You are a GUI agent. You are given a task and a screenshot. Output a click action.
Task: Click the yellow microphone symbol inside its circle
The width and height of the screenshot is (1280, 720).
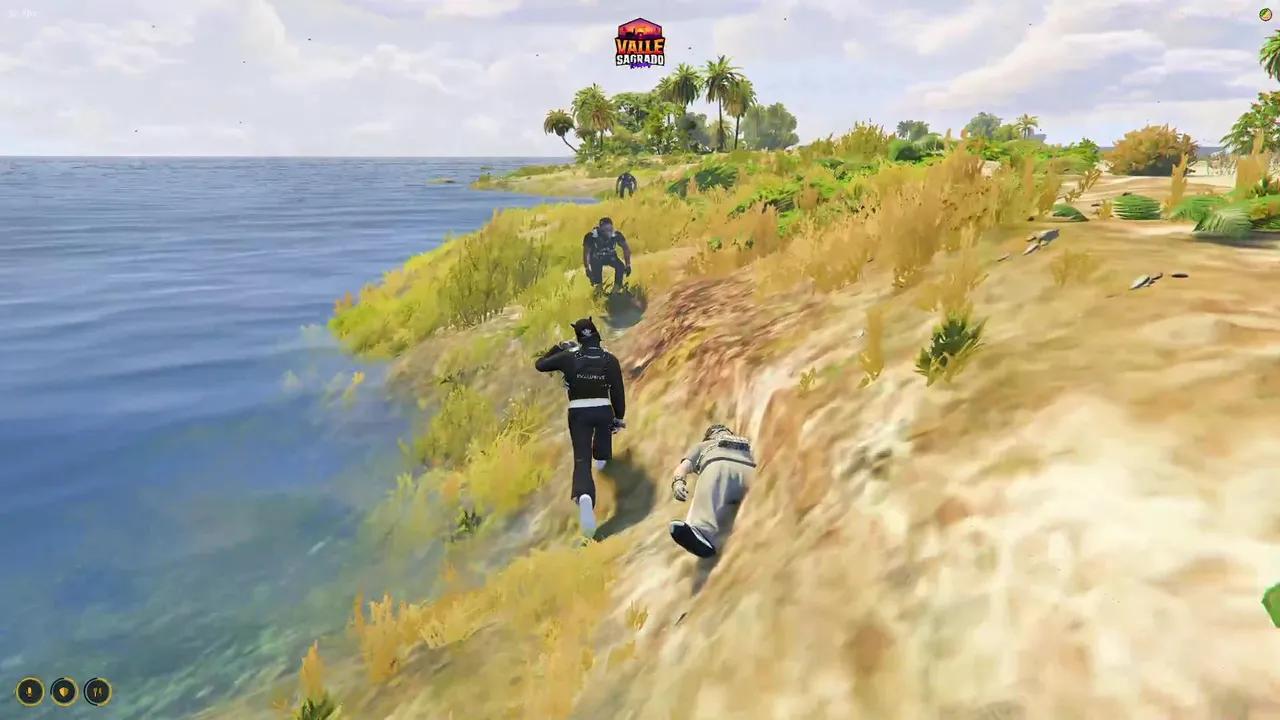click(29, 692)
